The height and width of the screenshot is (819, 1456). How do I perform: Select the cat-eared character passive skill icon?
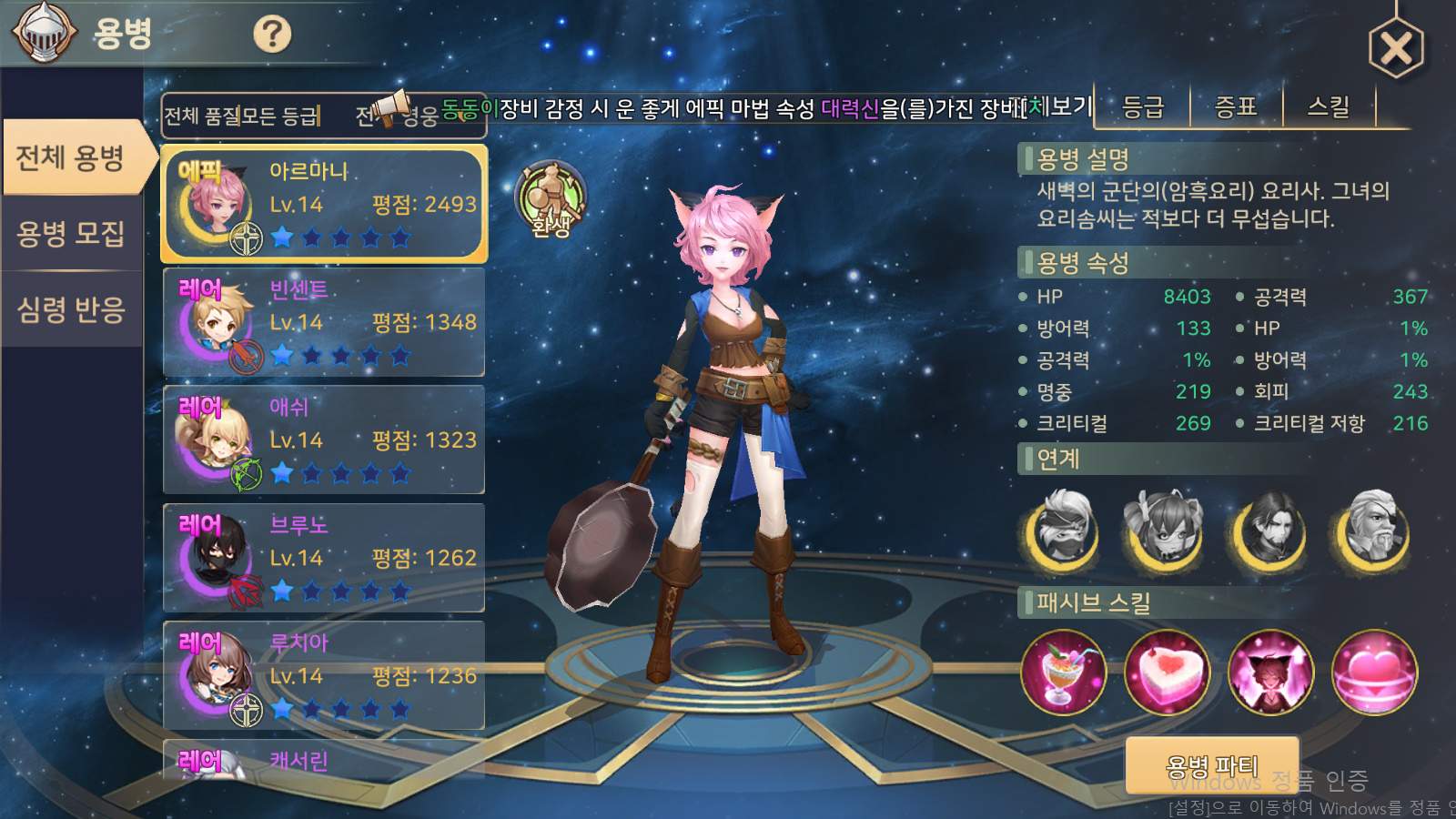[x=1270, y=672]
